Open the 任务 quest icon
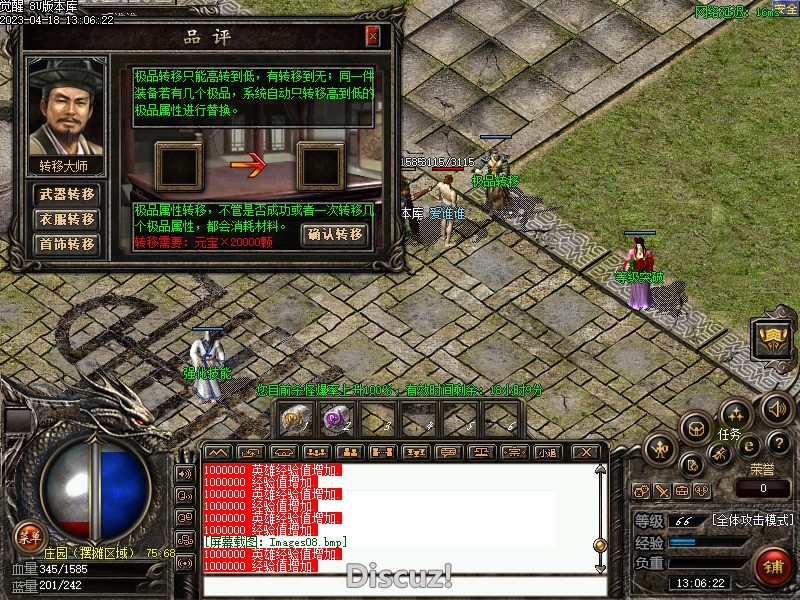Screen dimensions: 800x600 [735, 415]
